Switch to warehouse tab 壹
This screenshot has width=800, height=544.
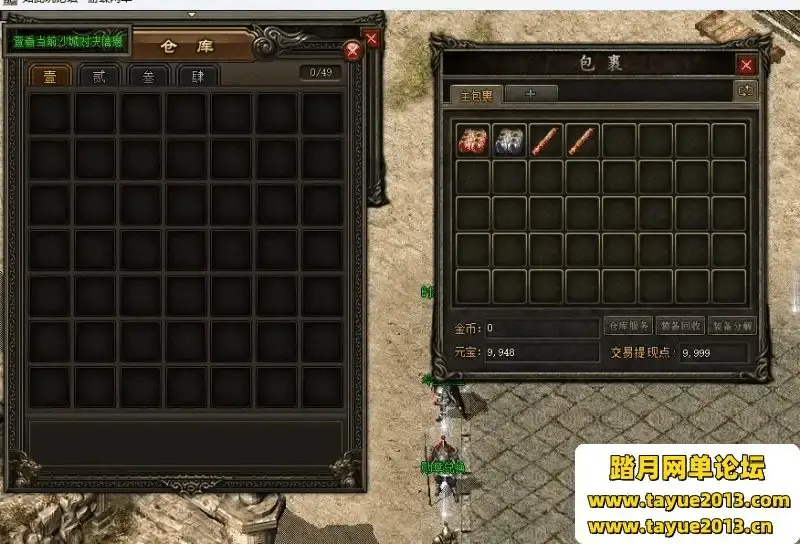49,76
